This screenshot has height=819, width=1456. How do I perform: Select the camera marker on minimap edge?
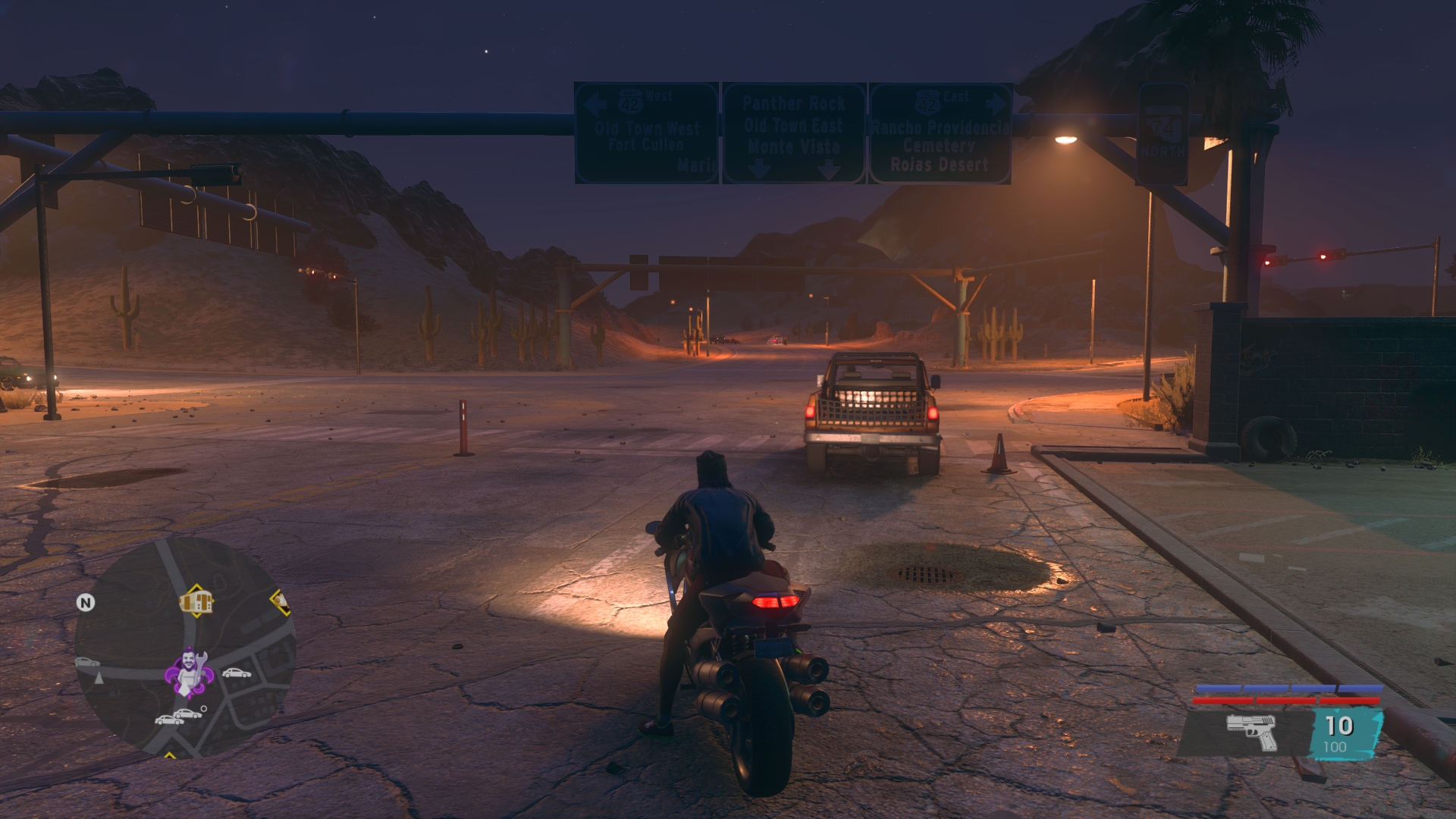click(281, 602)
